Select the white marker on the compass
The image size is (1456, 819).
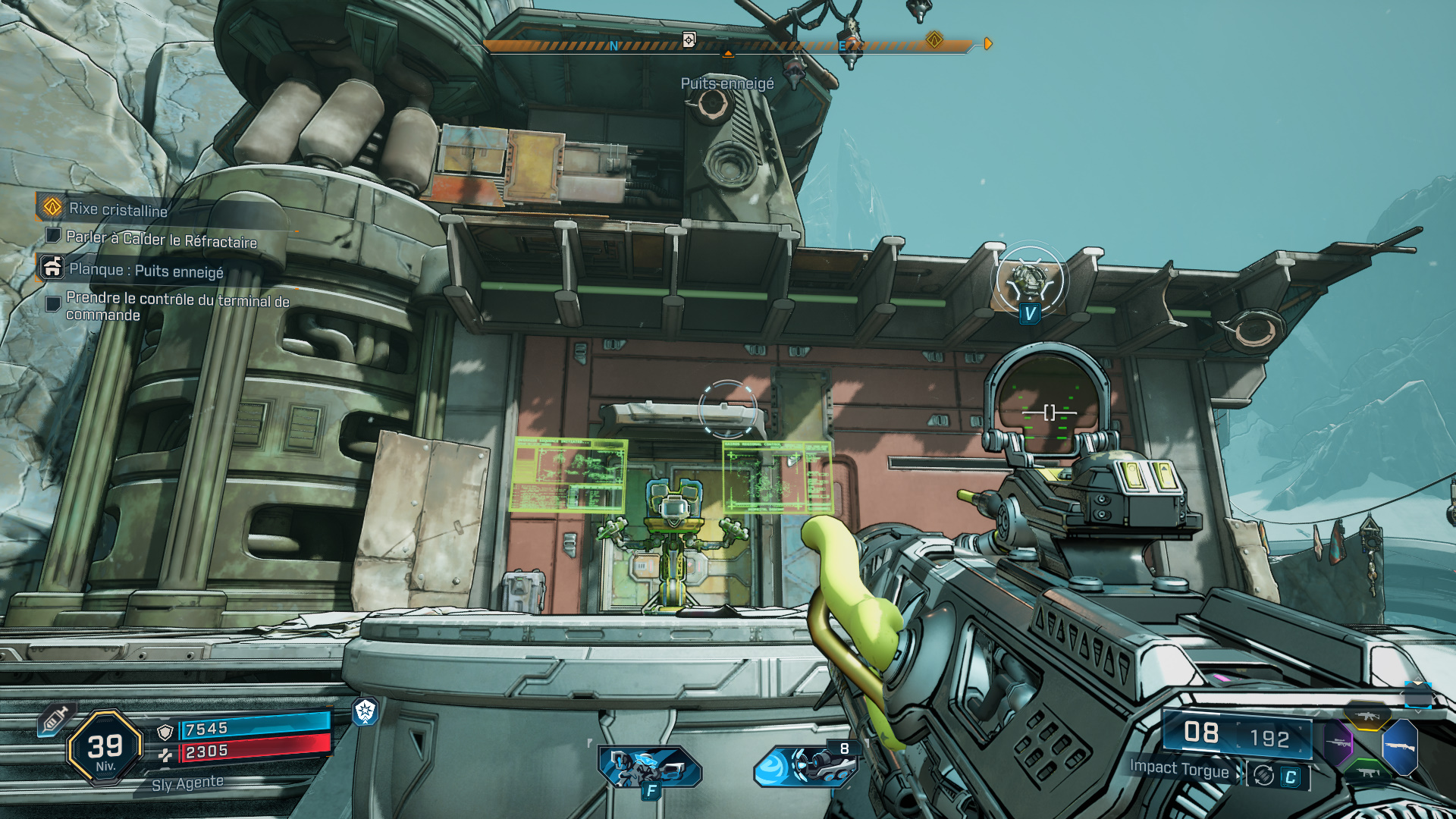coord(689,39)
